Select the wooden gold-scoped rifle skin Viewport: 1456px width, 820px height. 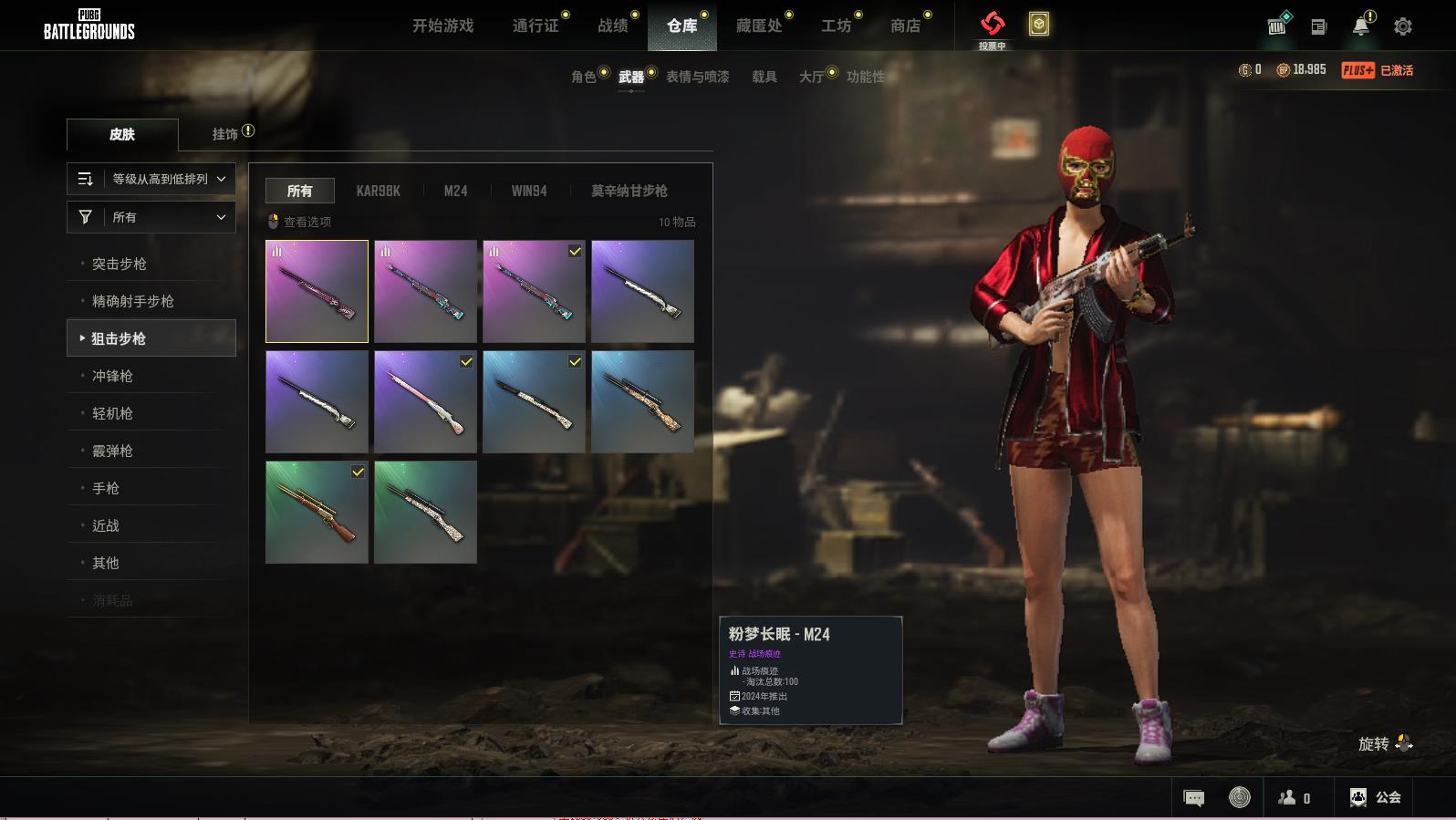pyautogui.click(x=317, y=512)
